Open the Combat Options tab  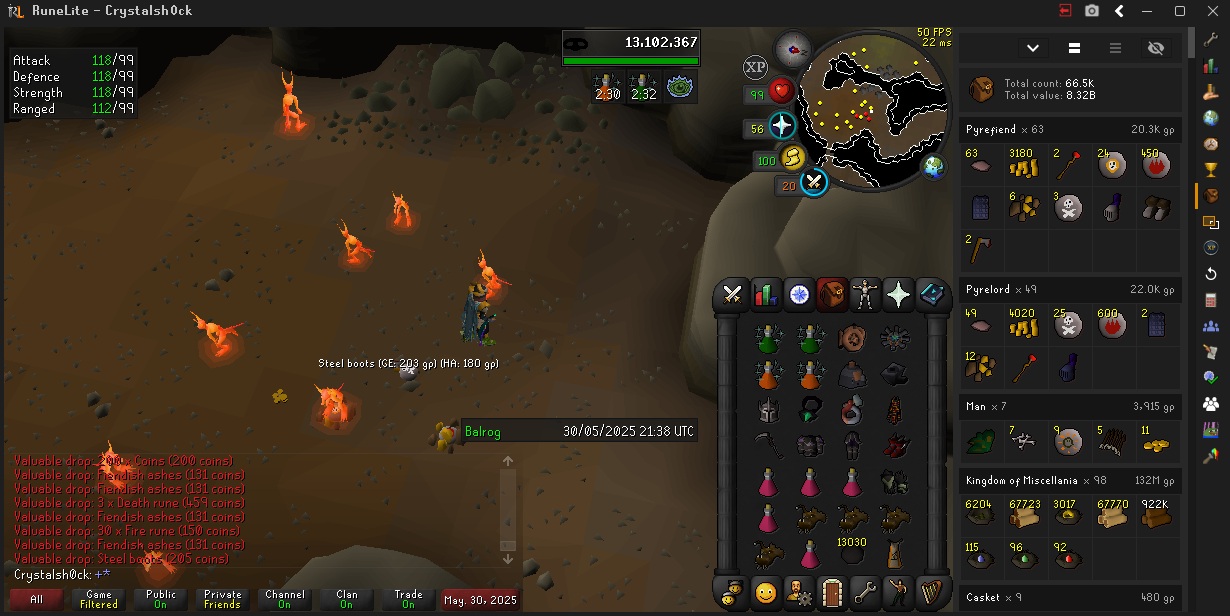point(732,295)
